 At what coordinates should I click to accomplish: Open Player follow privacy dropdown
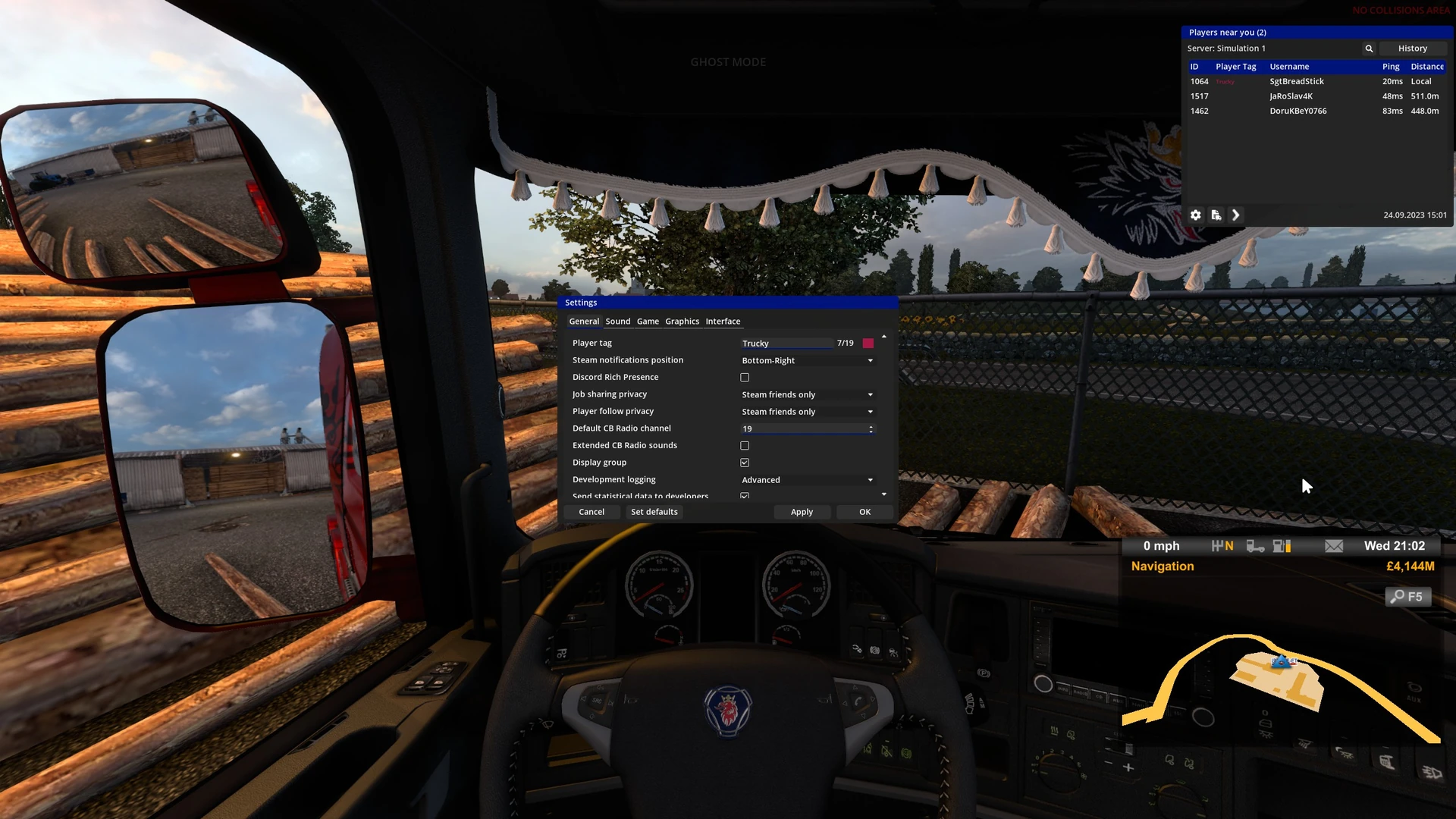point(807,412)
